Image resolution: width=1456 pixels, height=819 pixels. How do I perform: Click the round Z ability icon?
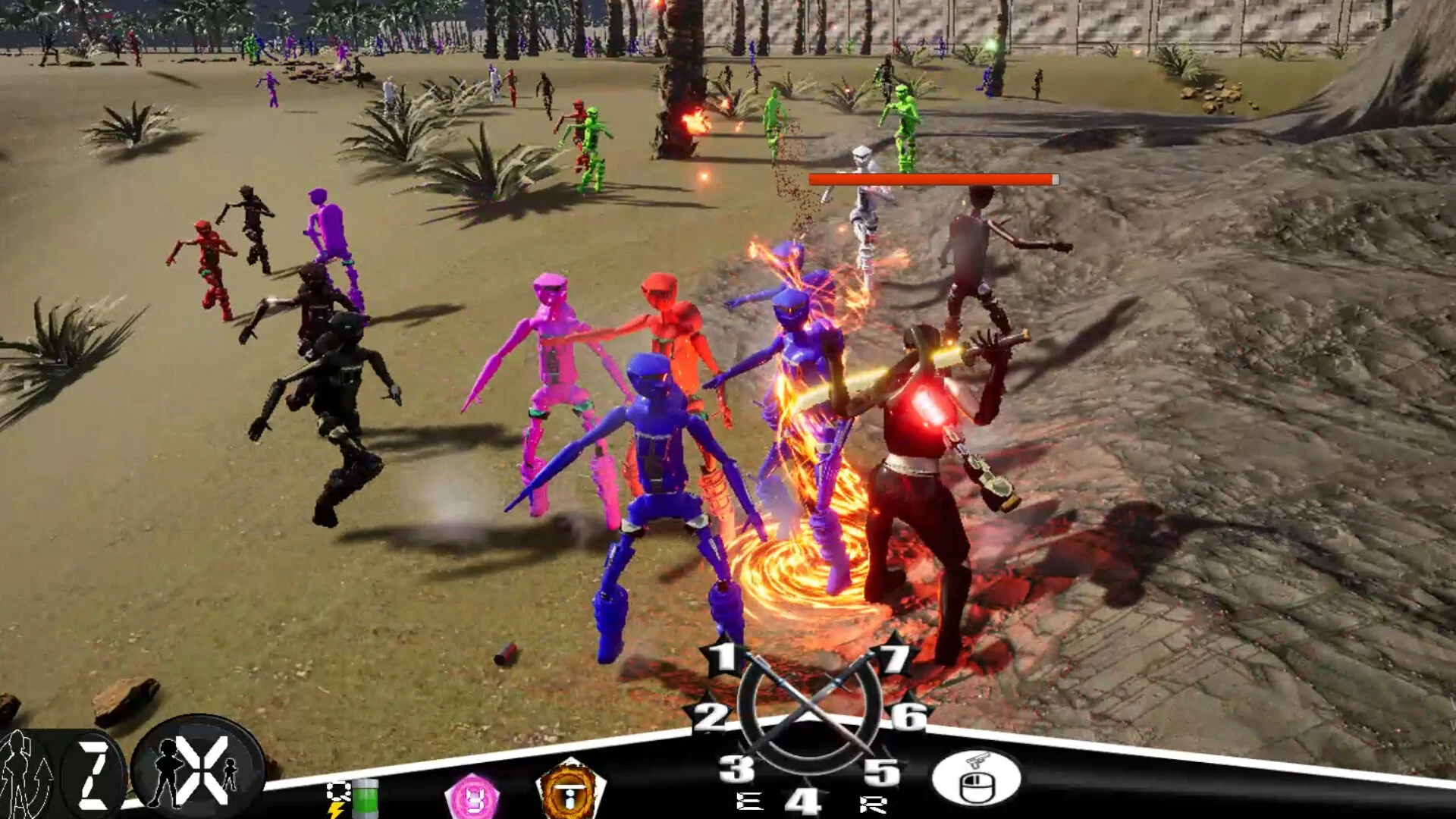click(94, 774)
